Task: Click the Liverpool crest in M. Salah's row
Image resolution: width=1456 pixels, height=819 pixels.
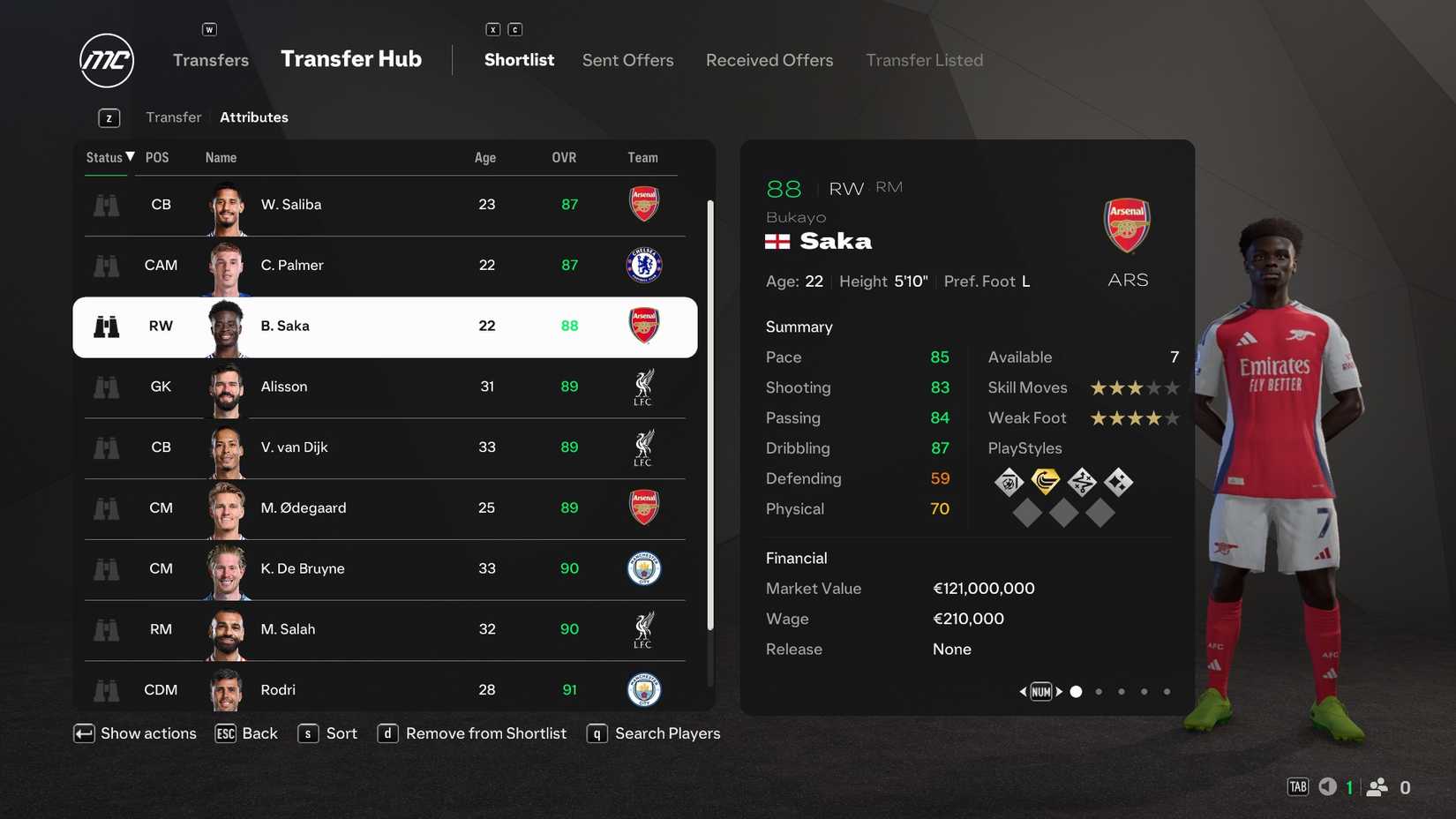Action: pos(643,629)
